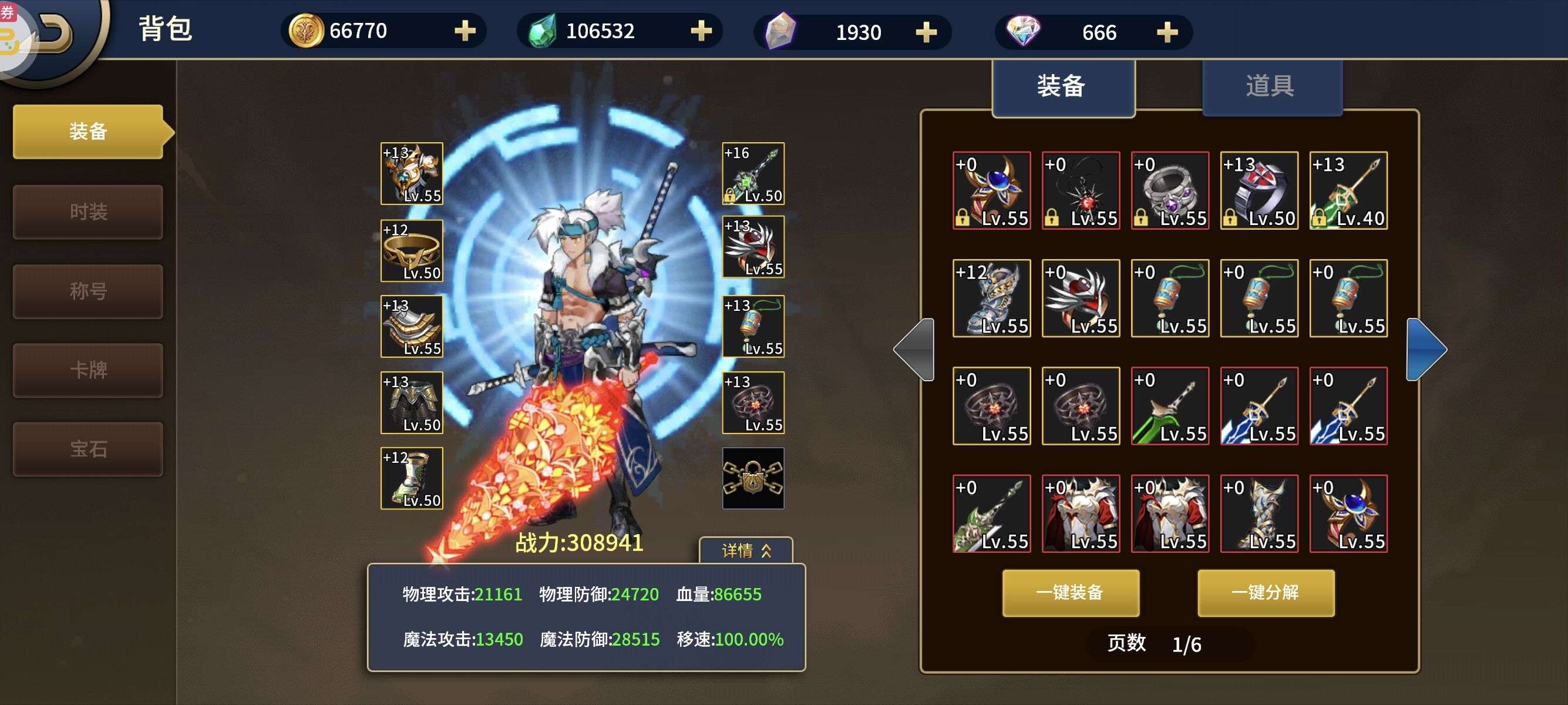Expand the 详情 details panel
Image resolution: width=1568 pixels, height=705 pixels.
pos(746,550)
